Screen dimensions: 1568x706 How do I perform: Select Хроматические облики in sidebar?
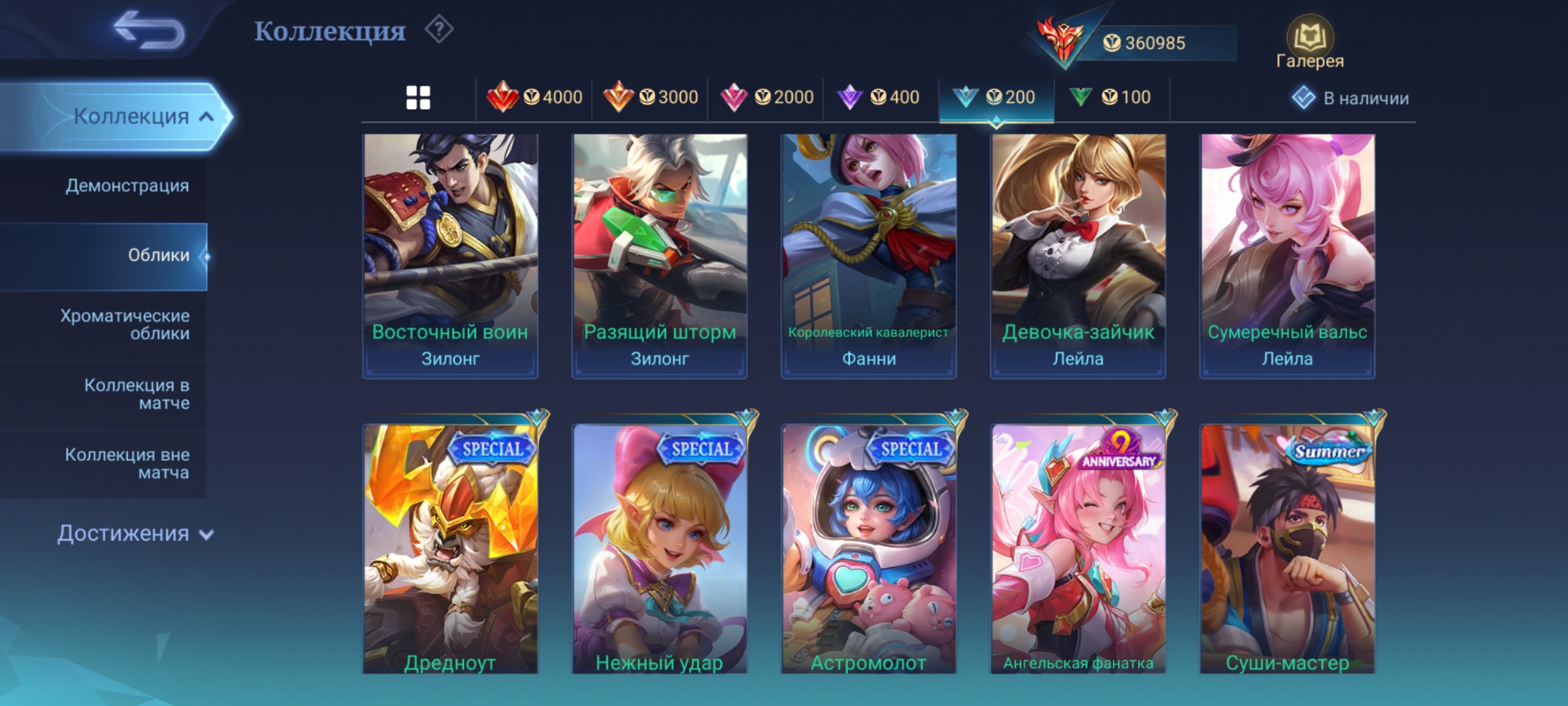point(125,324)
